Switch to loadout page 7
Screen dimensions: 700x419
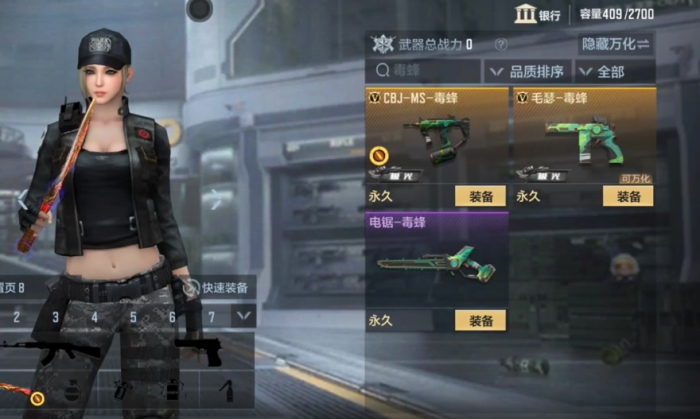tap(211, 317)
